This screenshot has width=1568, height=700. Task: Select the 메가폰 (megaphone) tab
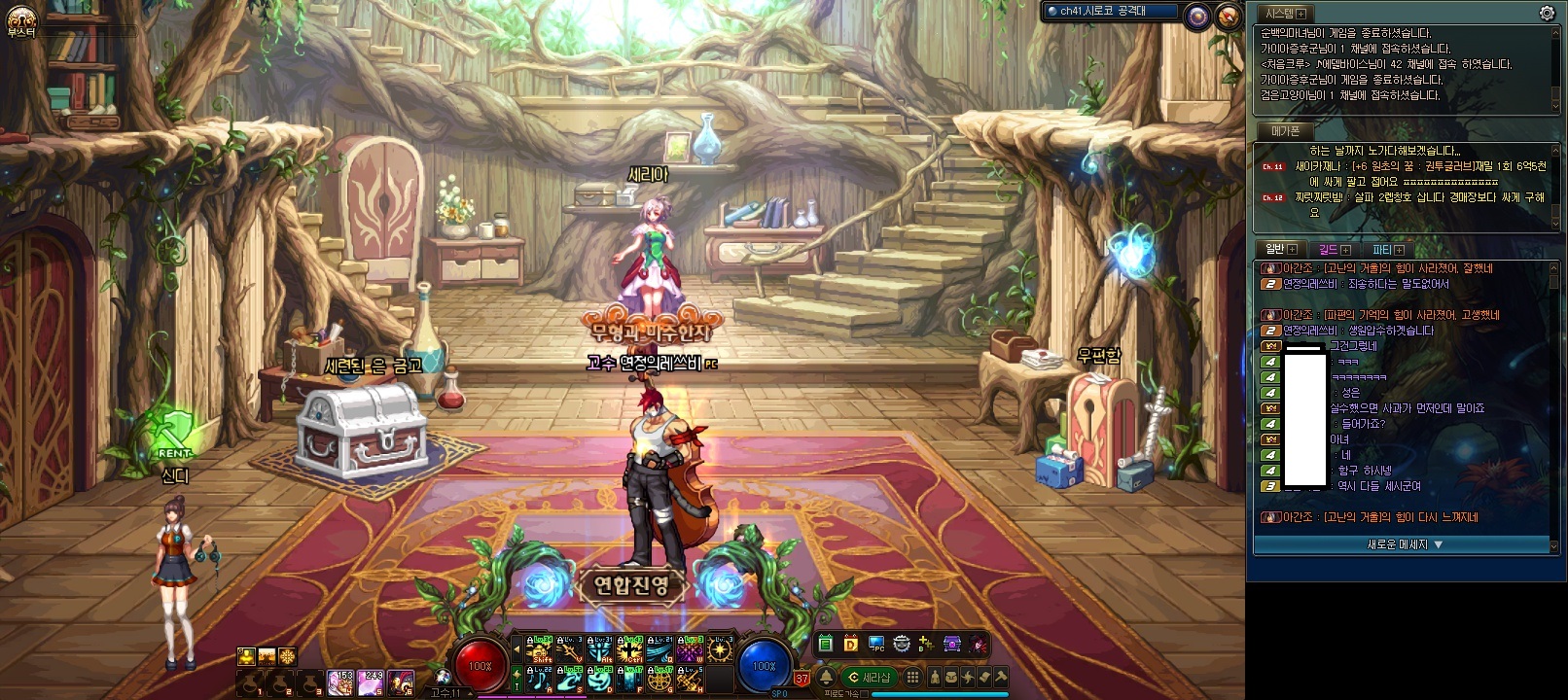tap(1284, 131)
